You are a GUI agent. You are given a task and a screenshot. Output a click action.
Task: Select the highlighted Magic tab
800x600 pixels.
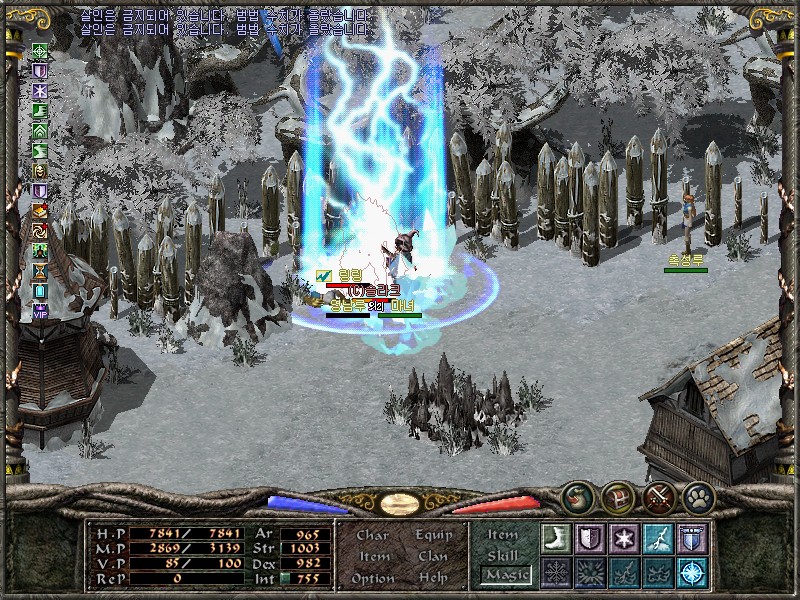[x=505, y=575]
